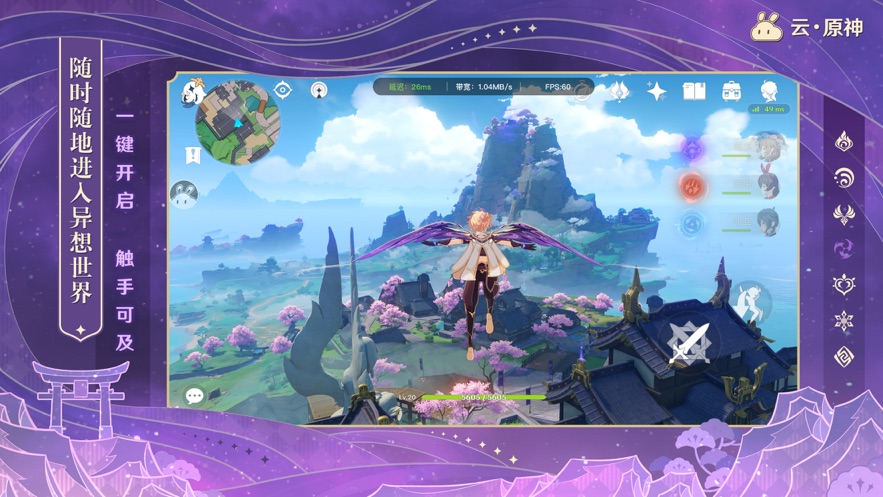
Task: Tap the cloud rabbit mascot button
Action: pyautogui.click(x=184, y=194)
